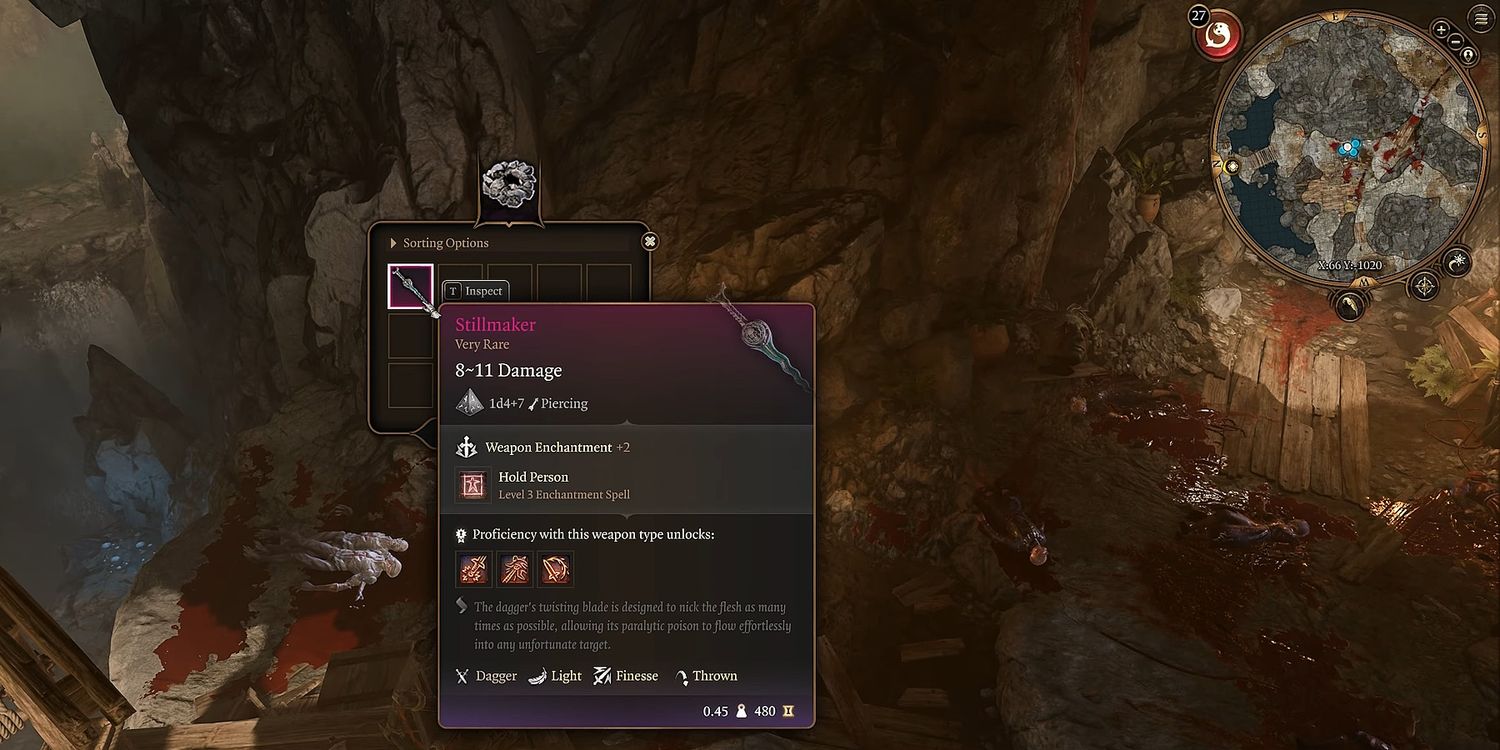
Task: Zoom out on the minimap
Action: (1456, 42)
